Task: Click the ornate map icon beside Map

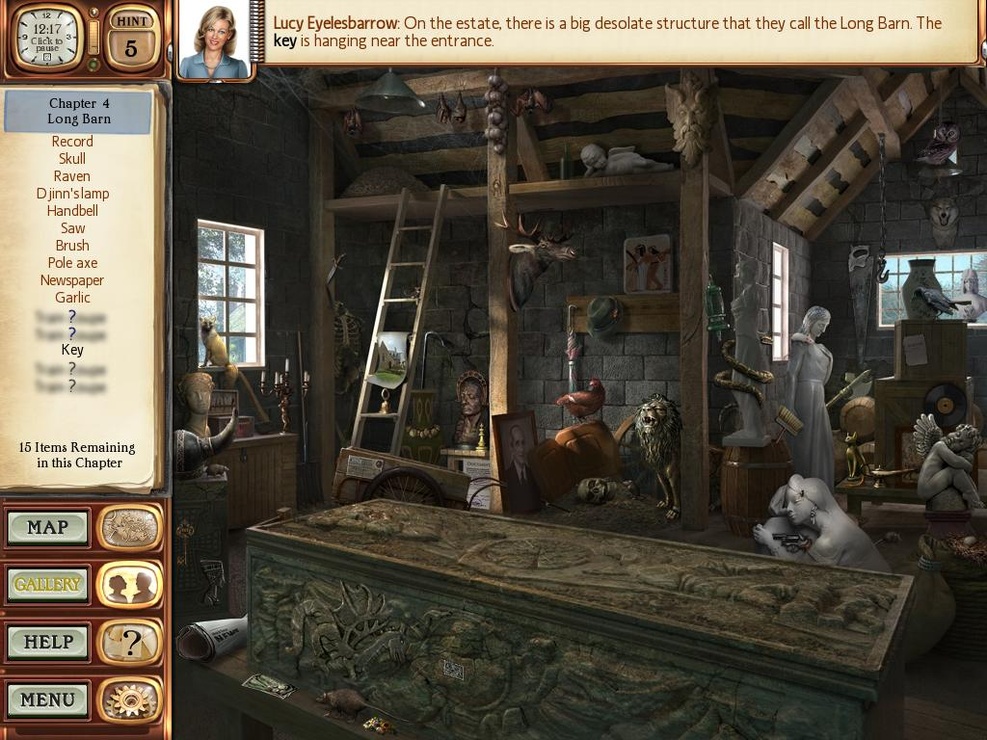Action: pyautogui.click(x=130, y=528)
